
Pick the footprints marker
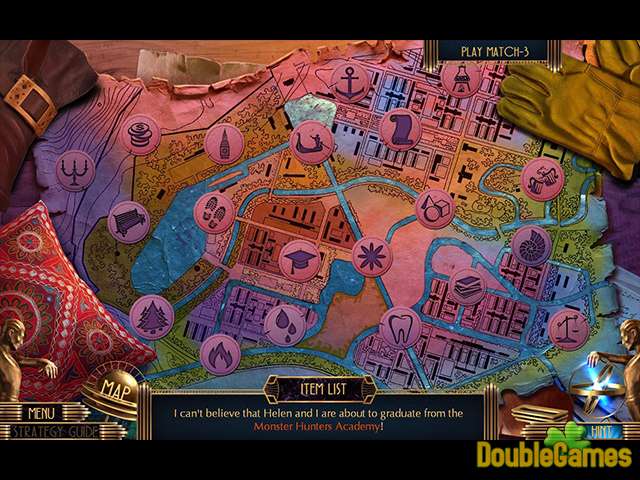tap(213, 212)
